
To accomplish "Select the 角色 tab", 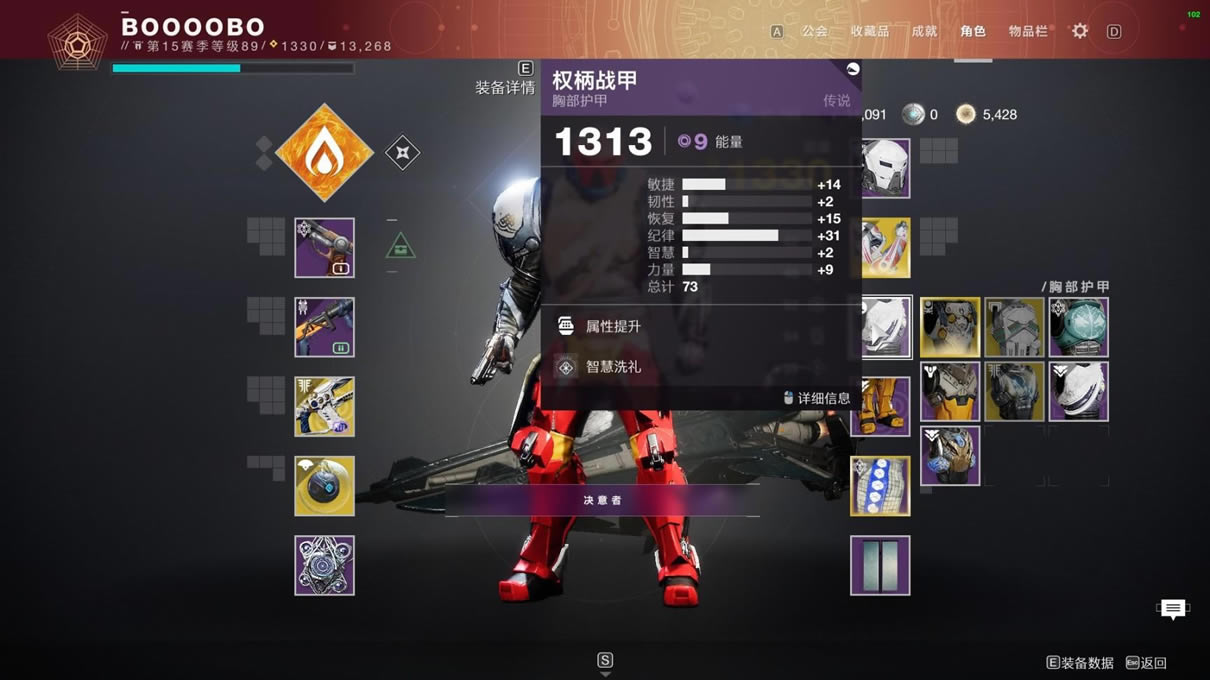I will click(972, 31).
